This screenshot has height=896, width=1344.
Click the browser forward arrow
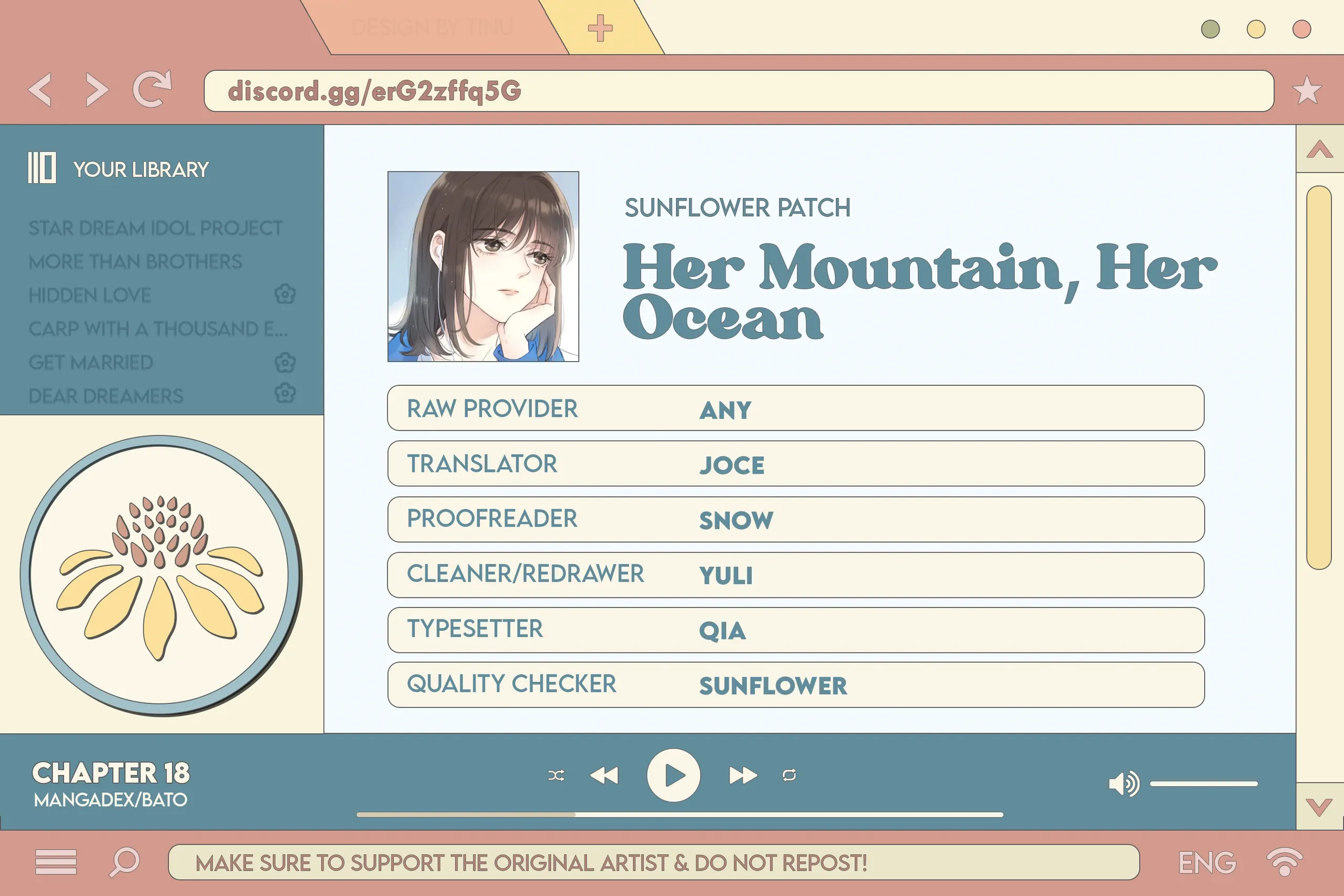(x=97, y=90)
